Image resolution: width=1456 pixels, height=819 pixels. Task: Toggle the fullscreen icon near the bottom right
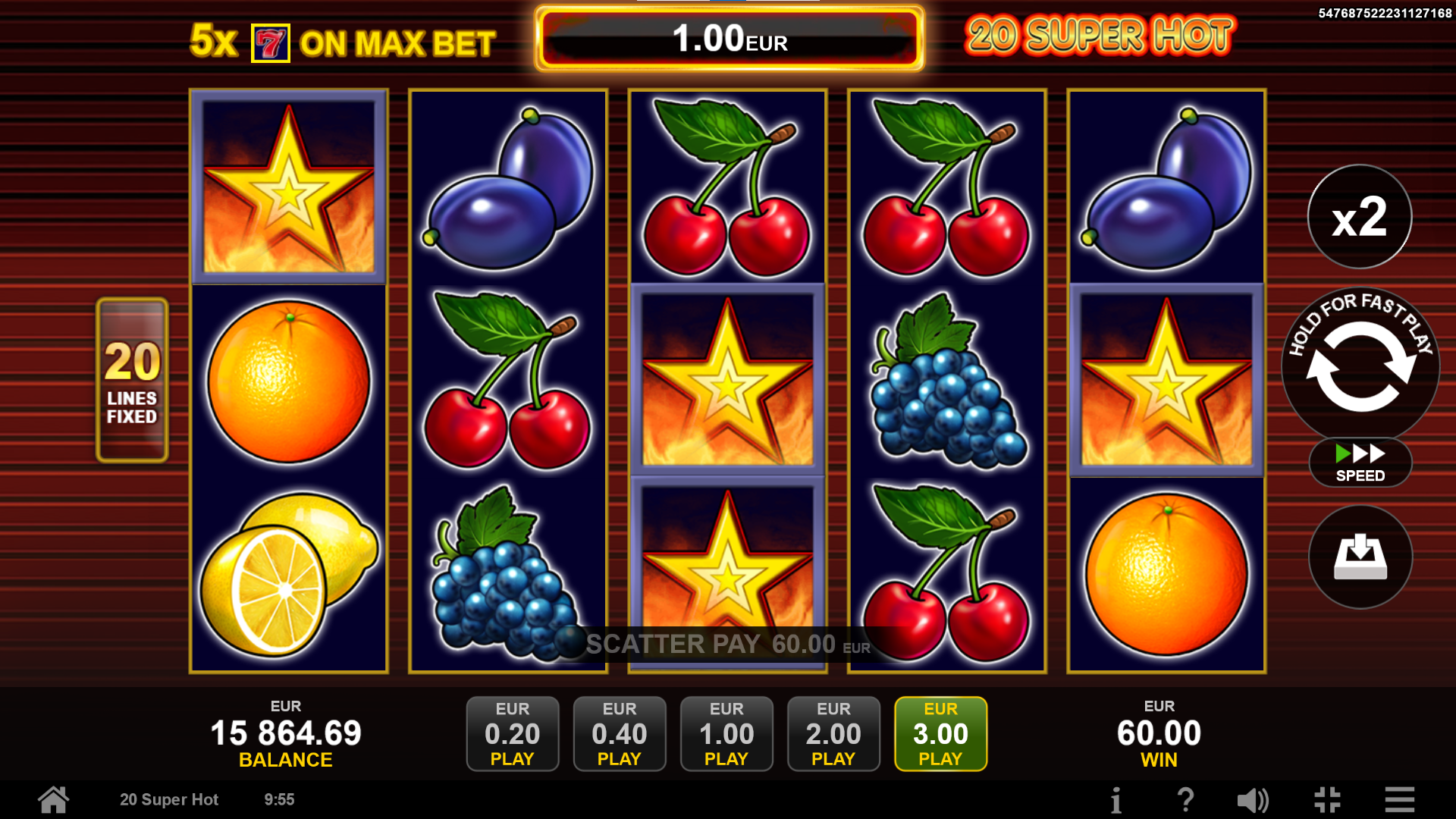pyautogui.click(x=1327, y=799)
